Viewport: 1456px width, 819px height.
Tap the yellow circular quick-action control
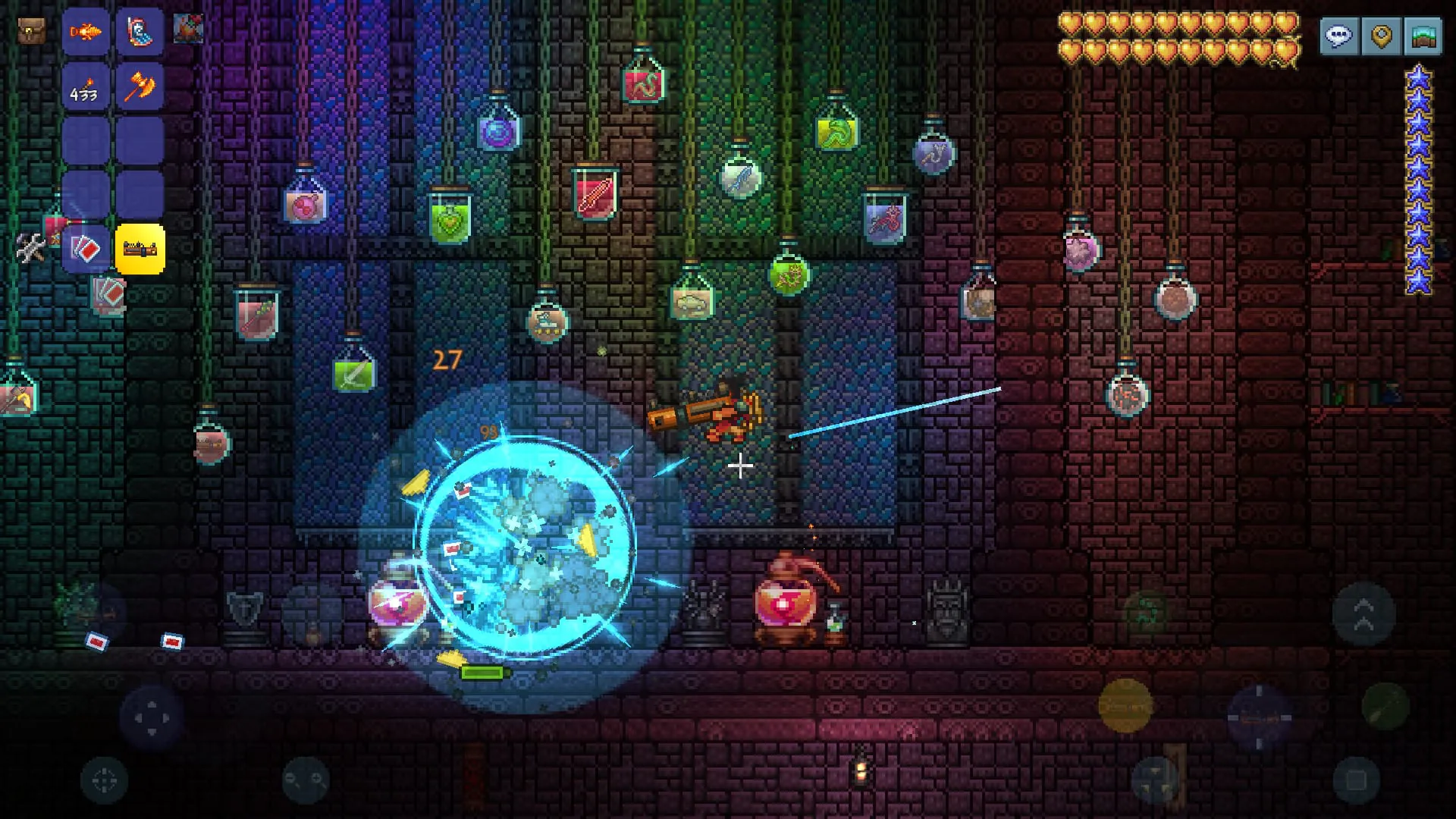coord(1125,705)
